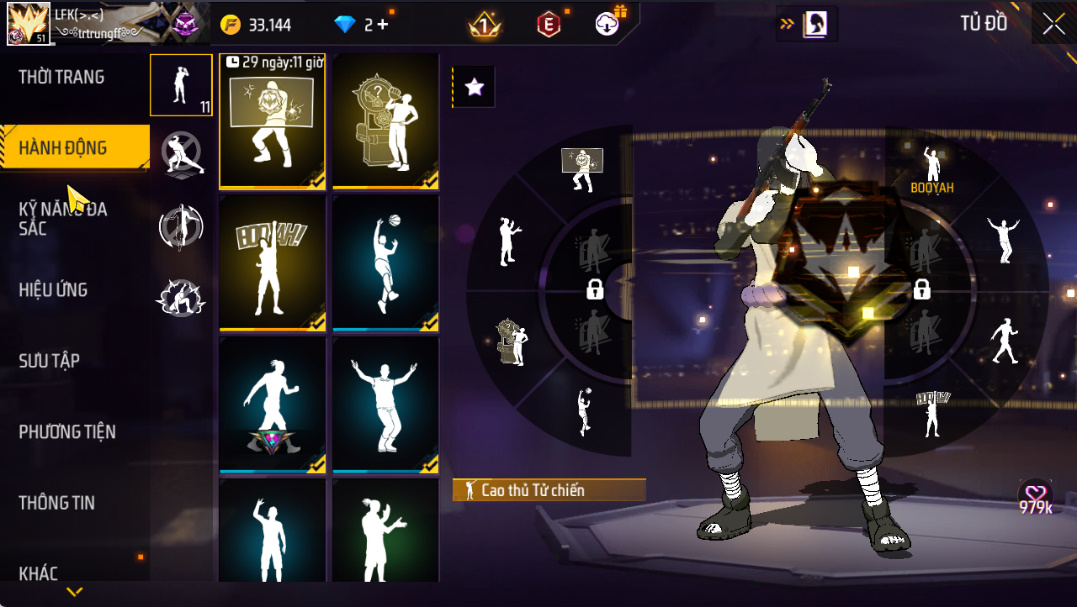
Task: Open the Thông Tin section
Action: (x=57, y=503)
